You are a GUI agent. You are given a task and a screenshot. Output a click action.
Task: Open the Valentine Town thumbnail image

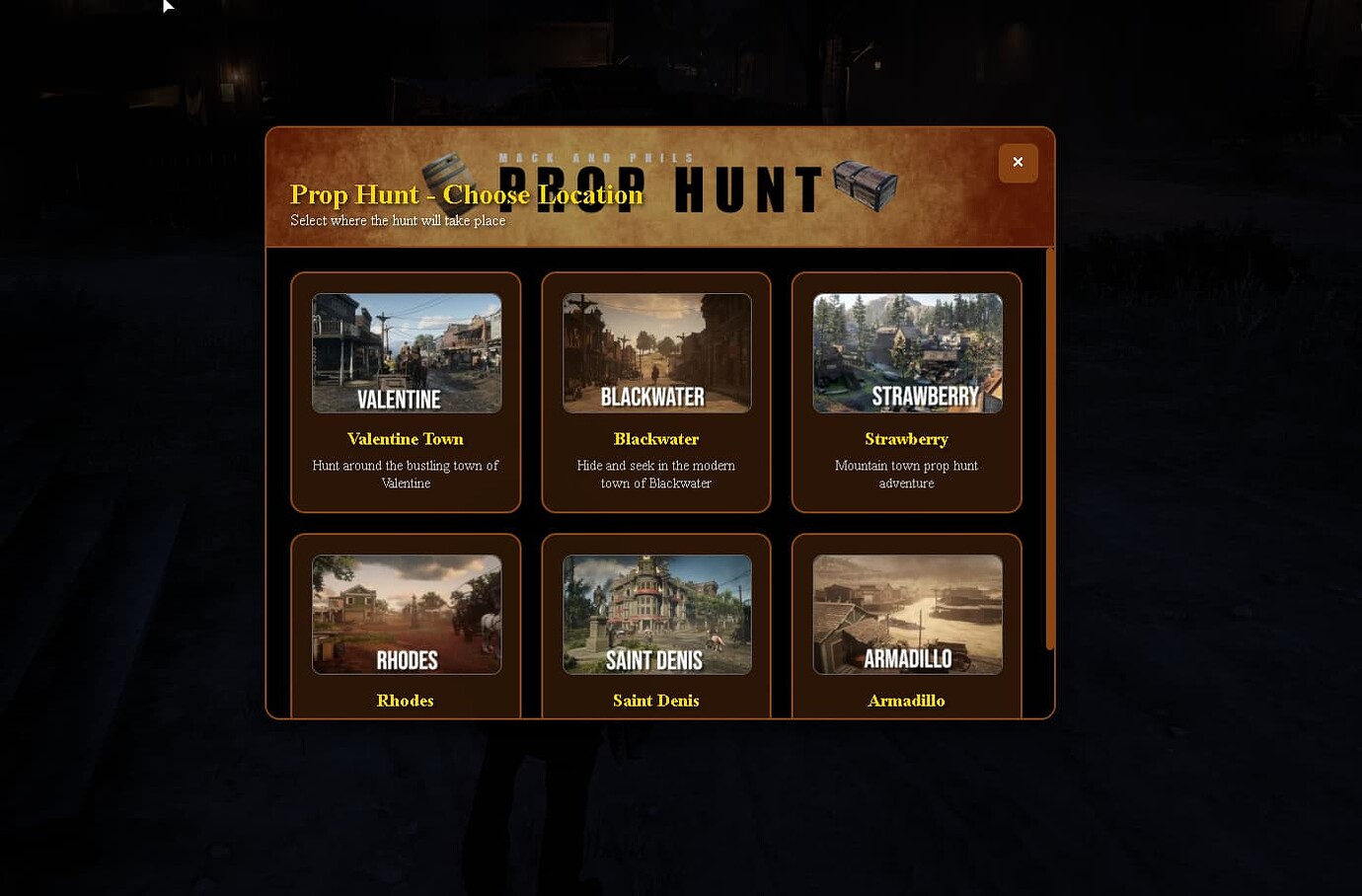405,352
